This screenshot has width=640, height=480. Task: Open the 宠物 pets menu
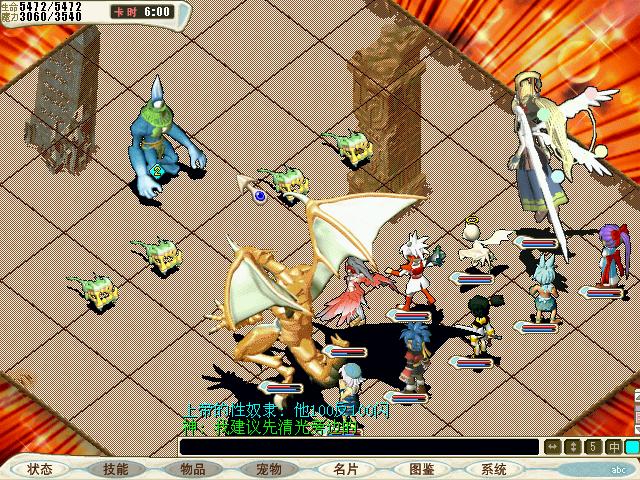[268, 468]
